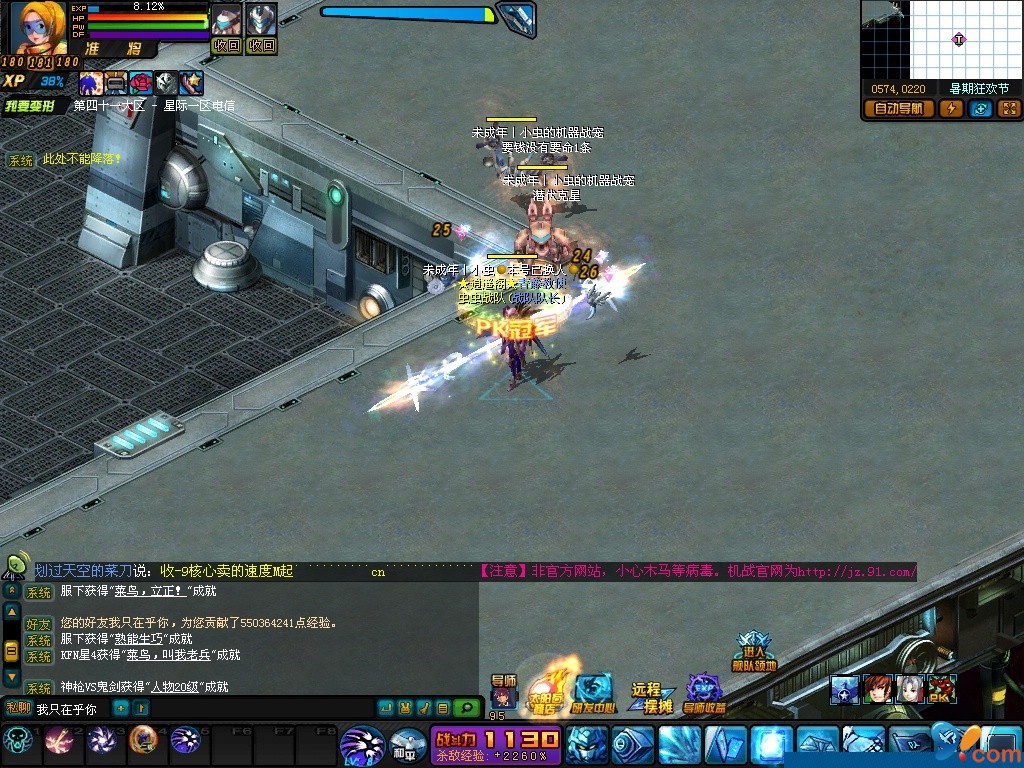1024x768 pixels.
Task: Select the red rose buff icon
Action: 141,83
